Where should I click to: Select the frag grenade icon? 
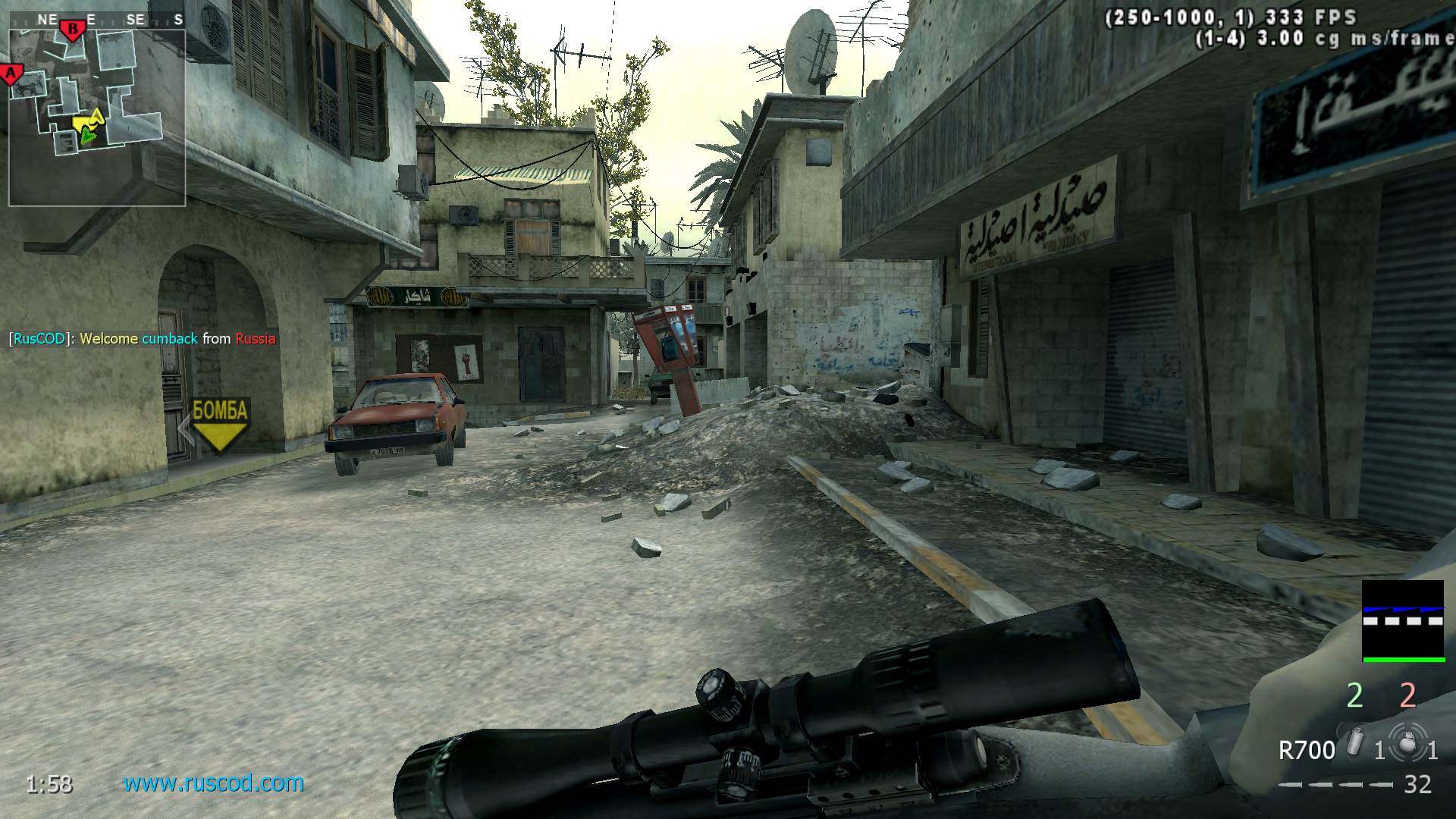click(x=1408, y=745)
